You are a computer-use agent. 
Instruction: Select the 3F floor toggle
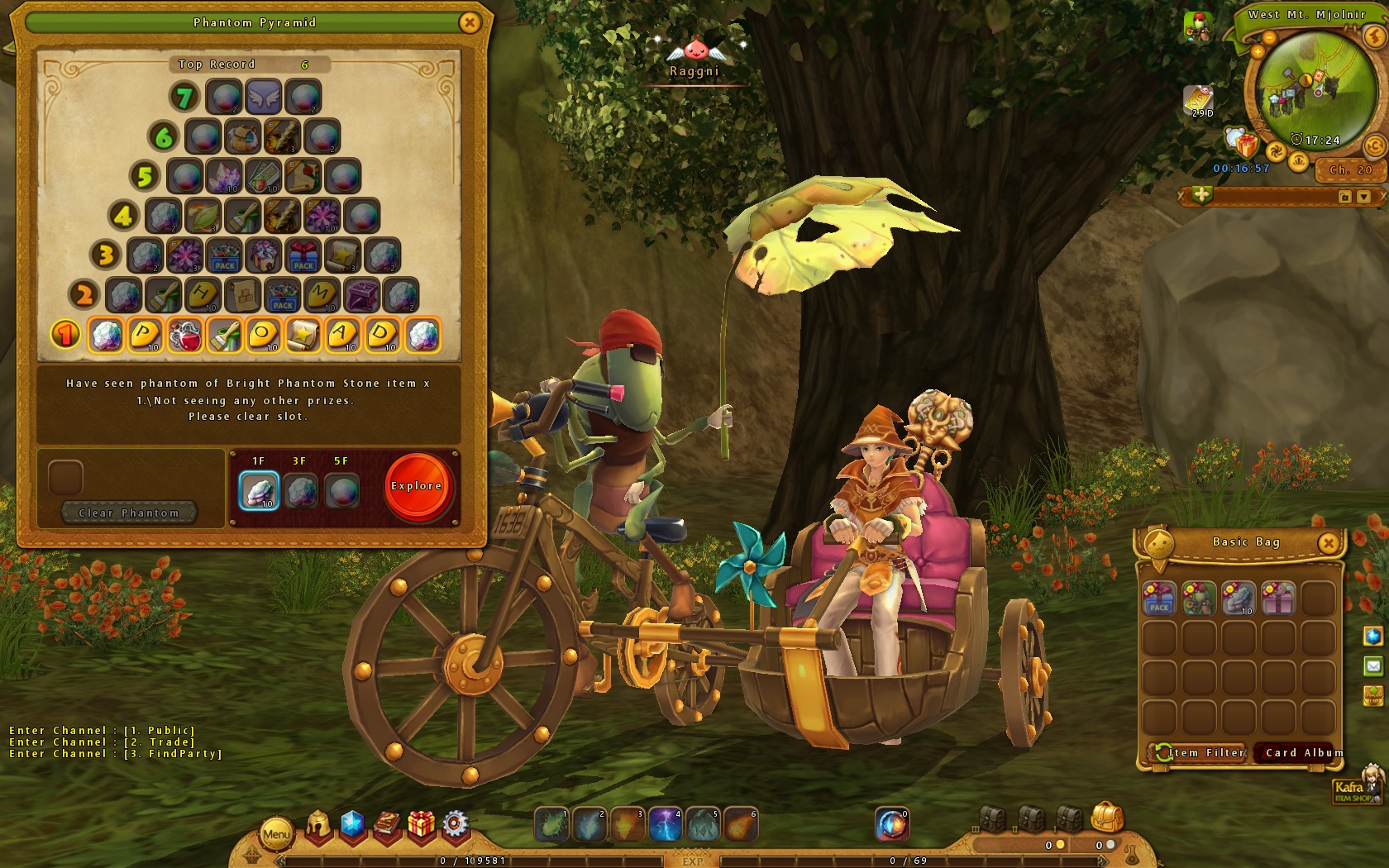(x=300, y=489)
